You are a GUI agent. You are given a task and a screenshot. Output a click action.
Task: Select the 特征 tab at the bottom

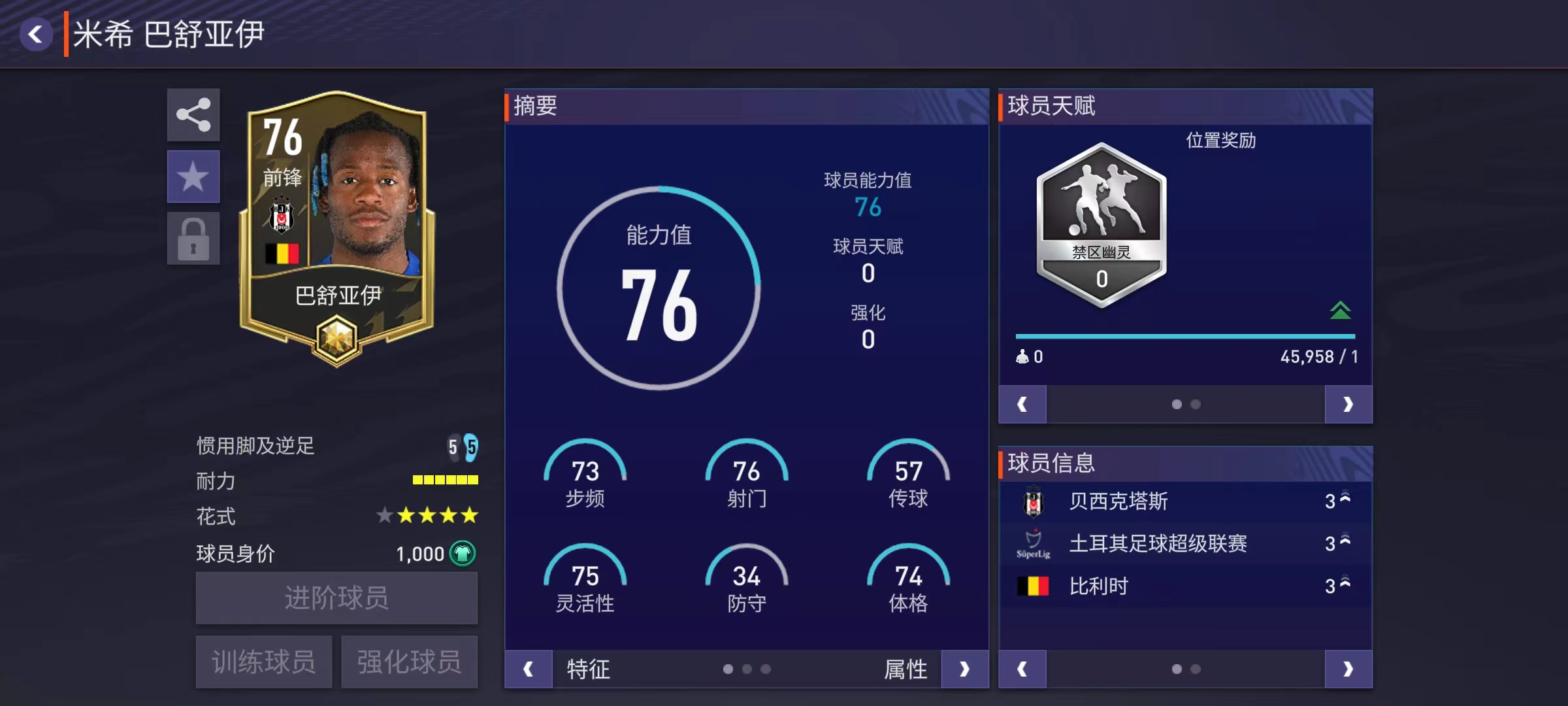point(587,669)
